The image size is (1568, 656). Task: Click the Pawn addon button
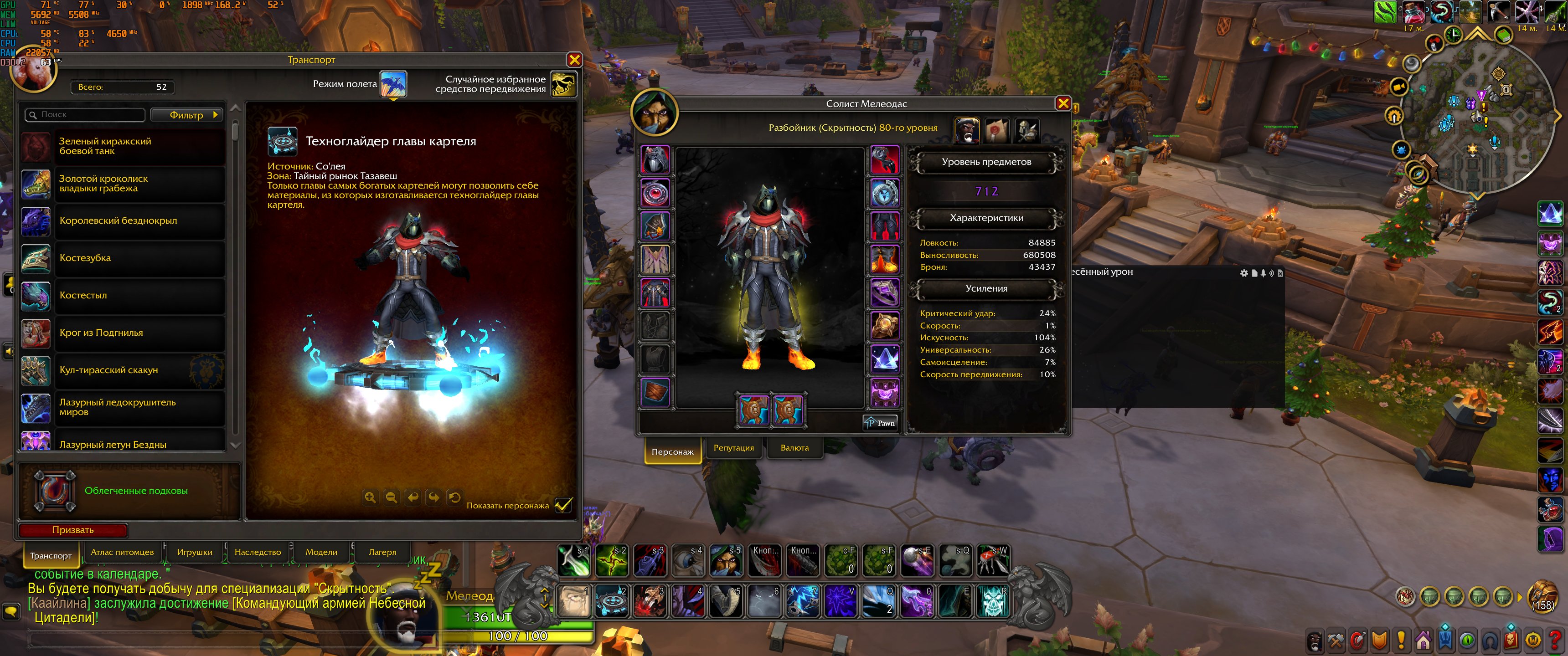pyautogui.click(x=880, y=423)
